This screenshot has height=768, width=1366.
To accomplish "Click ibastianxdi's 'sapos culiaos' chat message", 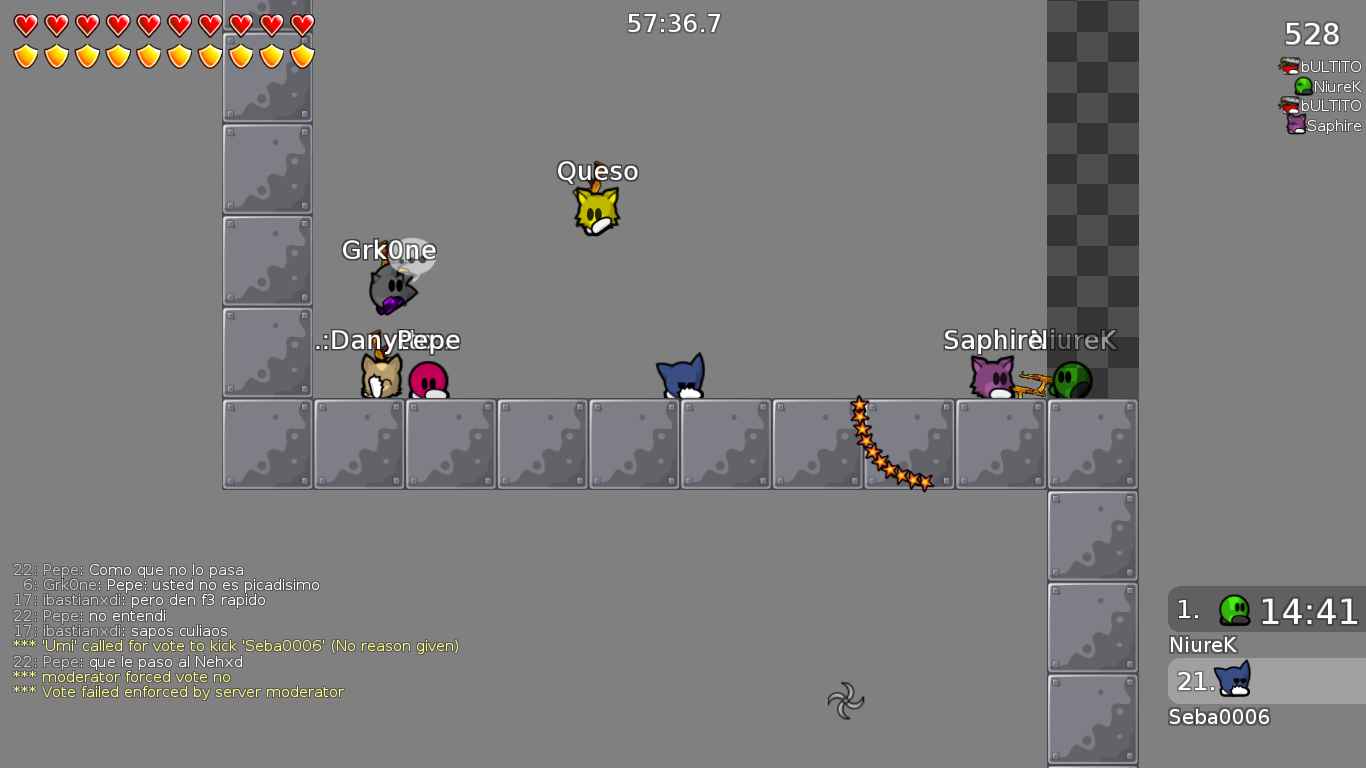I will pos(132,631).
